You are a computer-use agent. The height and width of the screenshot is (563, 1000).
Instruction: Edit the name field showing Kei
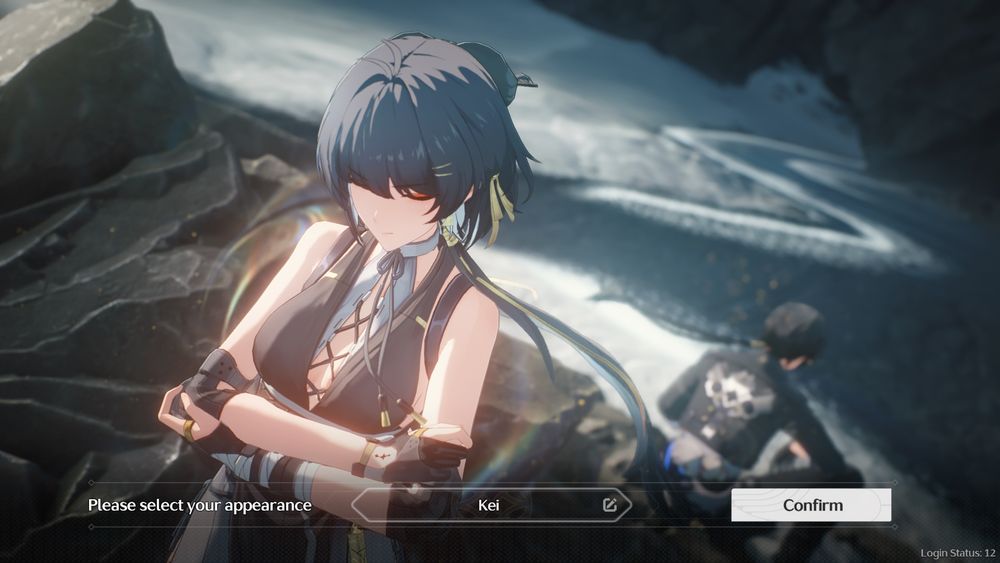pos(489,505)
